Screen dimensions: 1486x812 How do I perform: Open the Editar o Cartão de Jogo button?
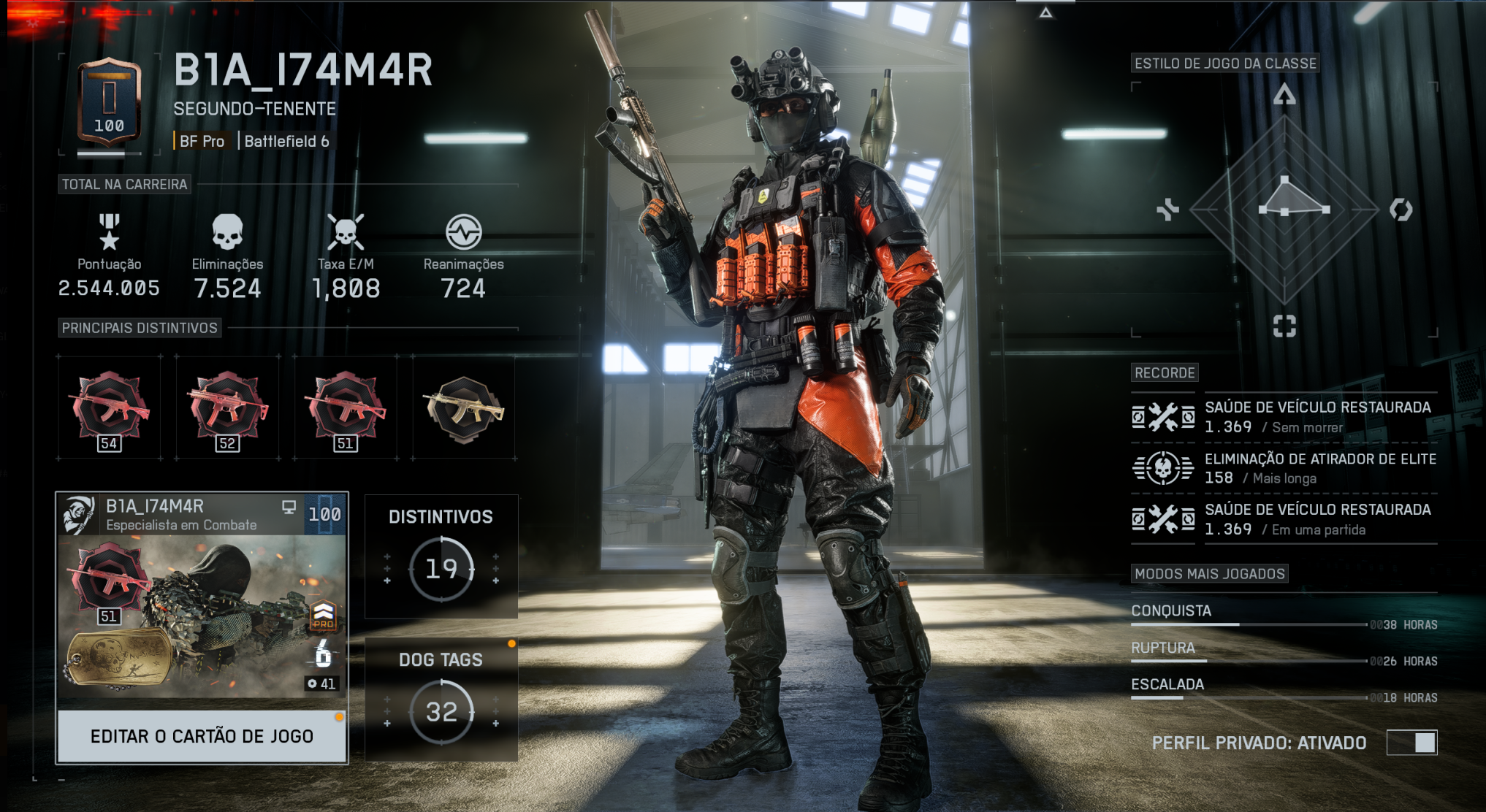click(202, 736)
